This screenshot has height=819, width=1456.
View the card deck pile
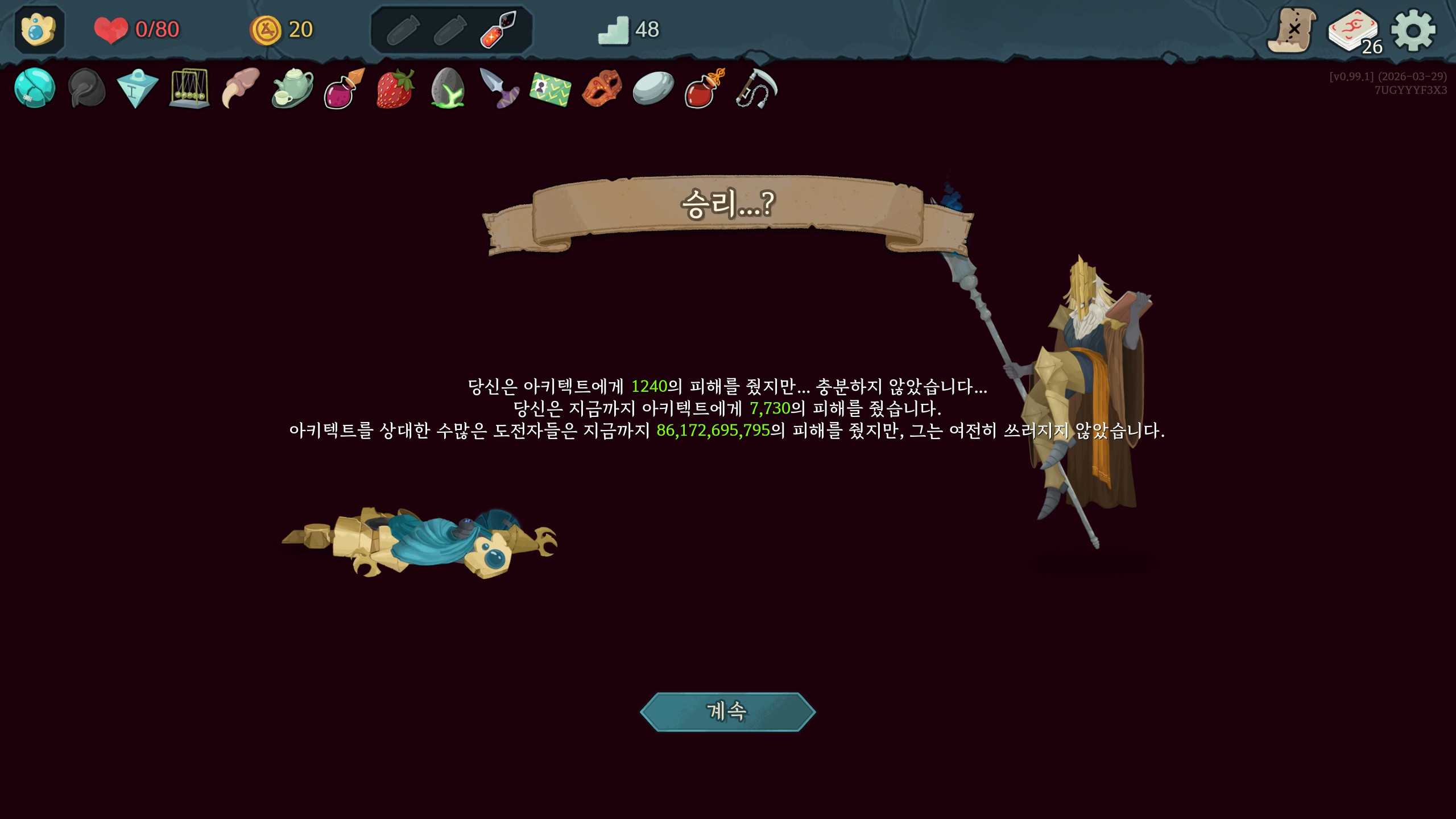(1354, 32)
